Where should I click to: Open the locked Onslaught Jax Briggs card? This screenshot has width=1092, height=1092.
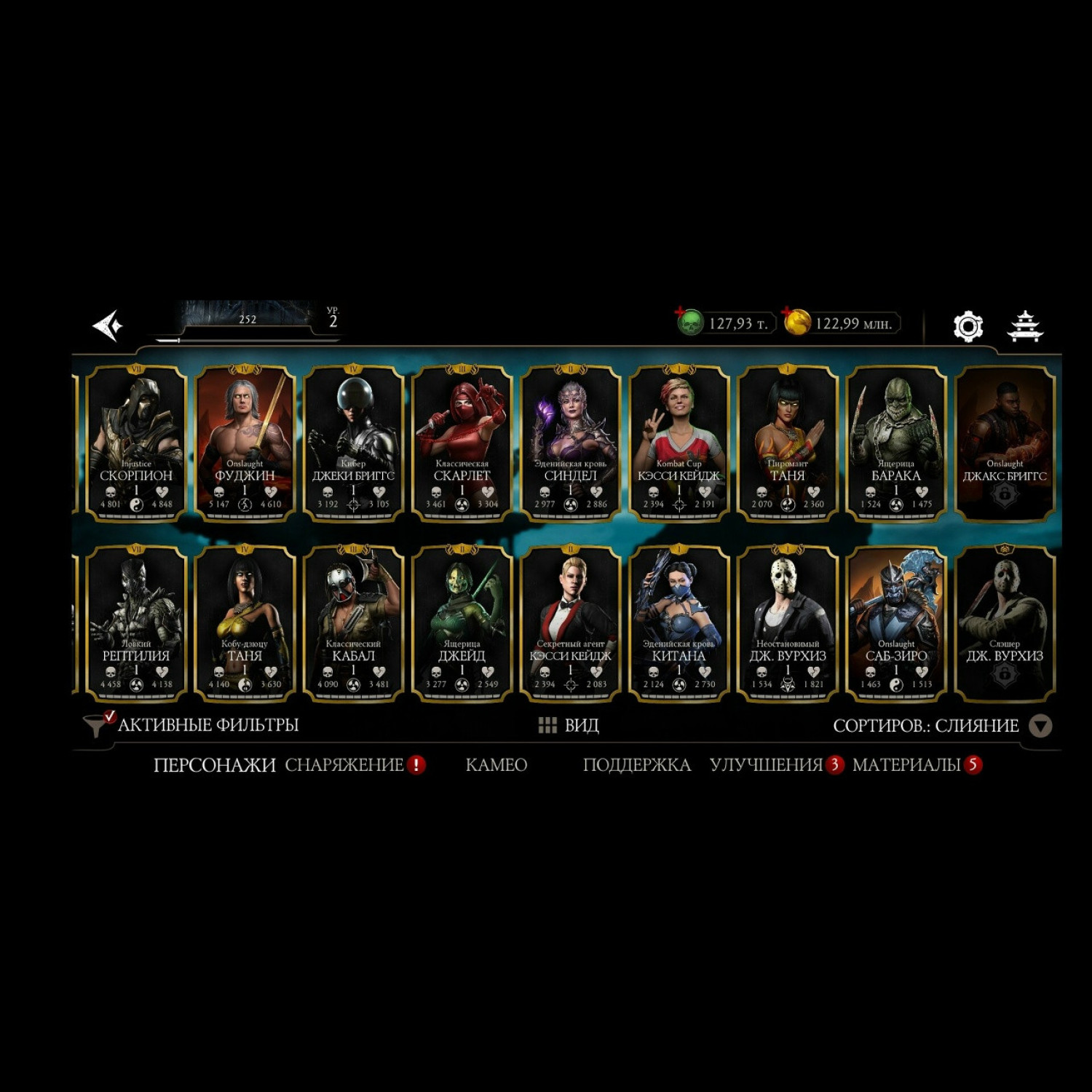pos(1005,443)
